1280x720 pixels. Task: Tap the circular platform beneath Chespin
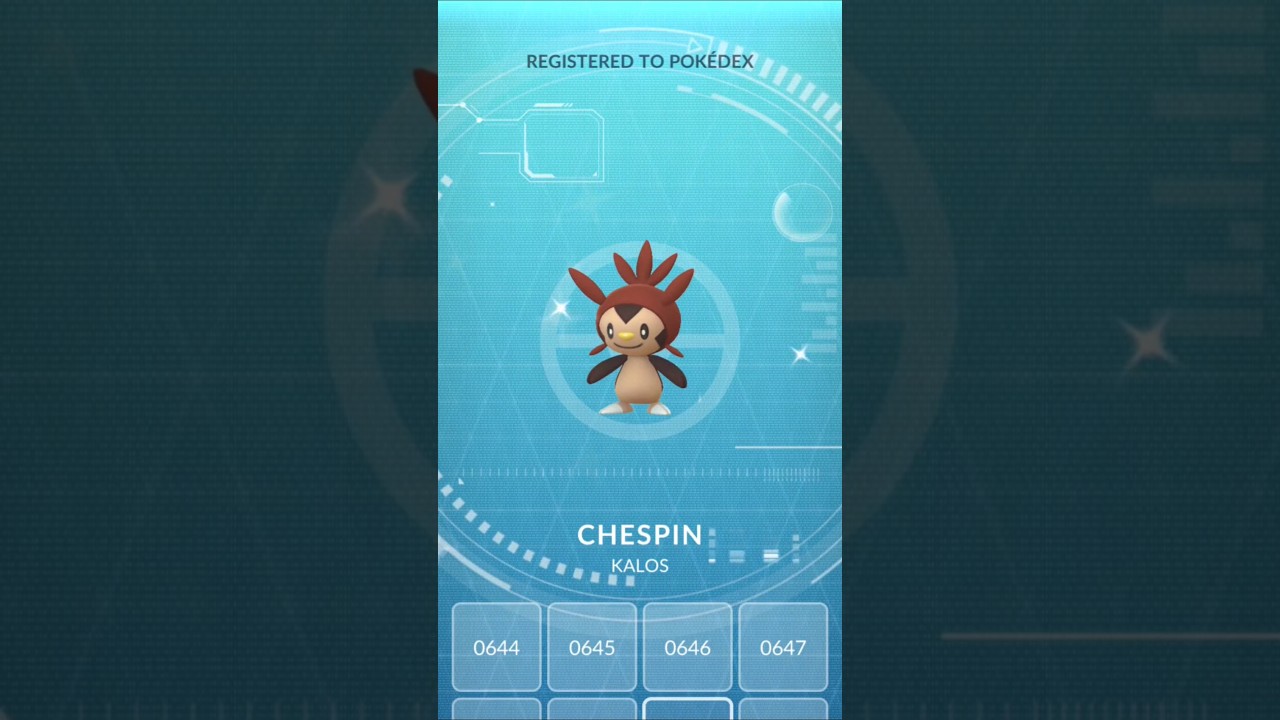point(640,425)
